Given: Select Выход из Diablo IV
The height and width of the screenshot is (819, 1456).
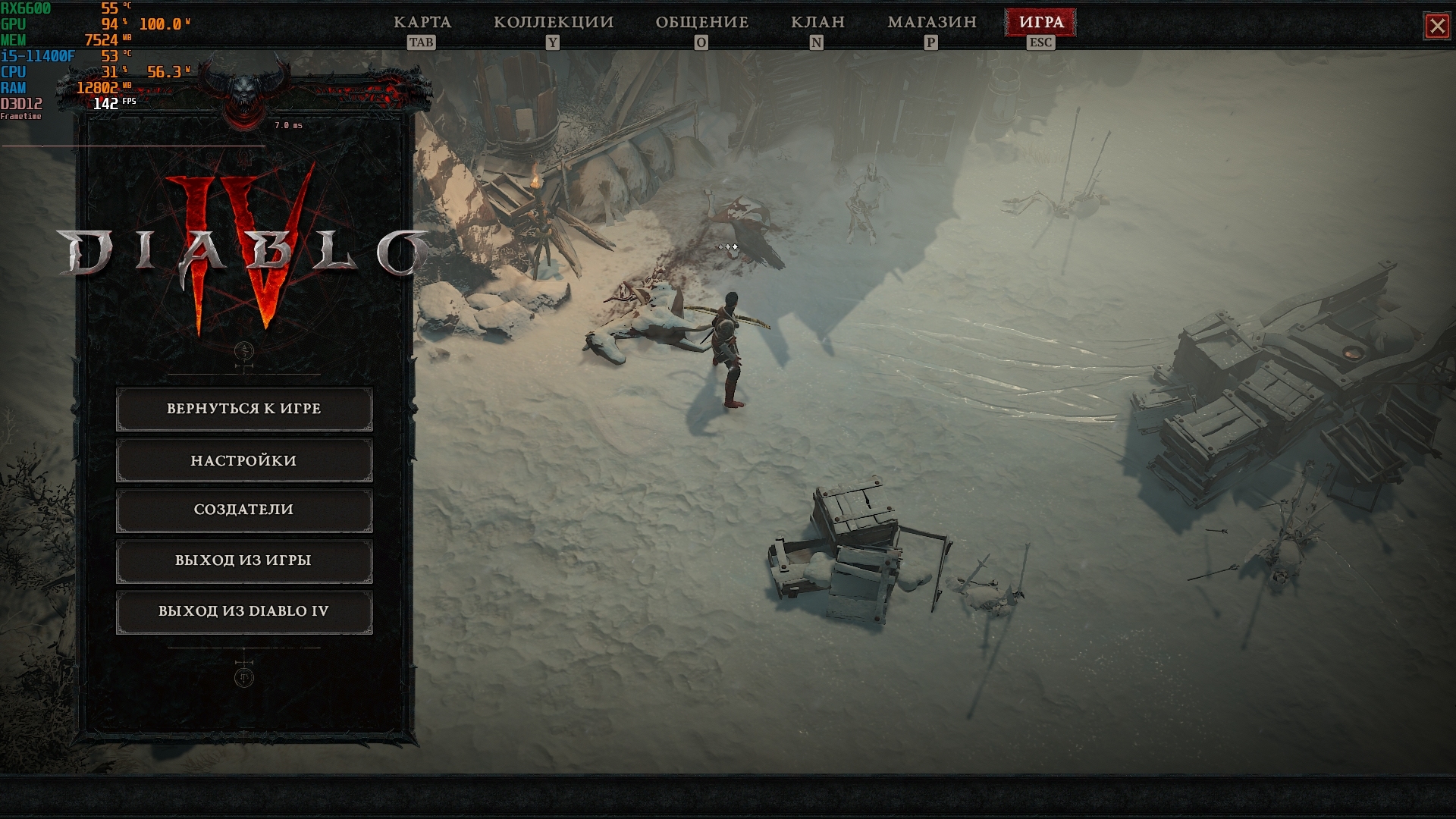Looking at the screenshot, I should click(244, 611).
